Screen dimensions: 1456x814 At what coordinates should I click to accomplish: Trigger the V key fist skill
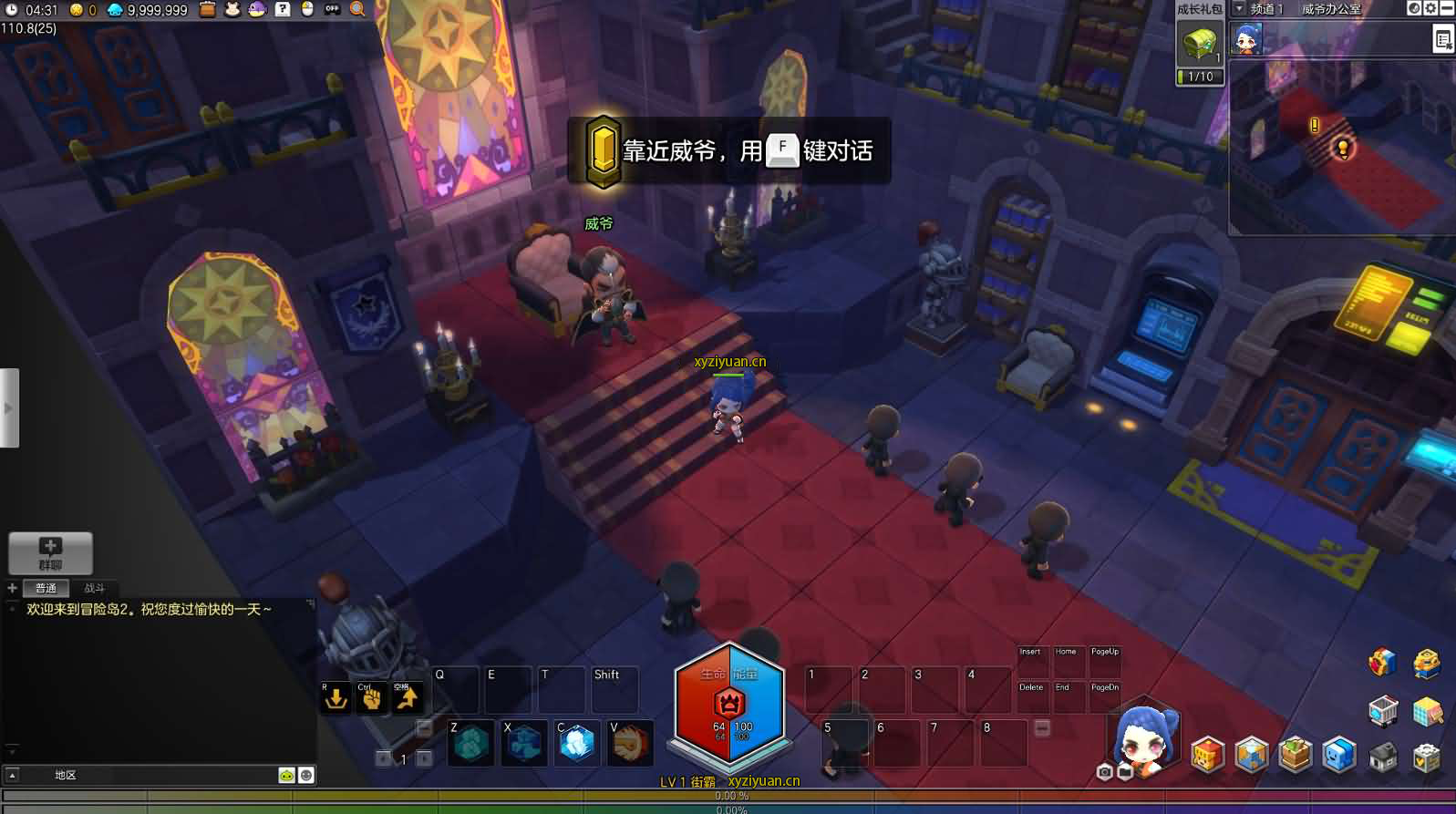tap(630, 744)
